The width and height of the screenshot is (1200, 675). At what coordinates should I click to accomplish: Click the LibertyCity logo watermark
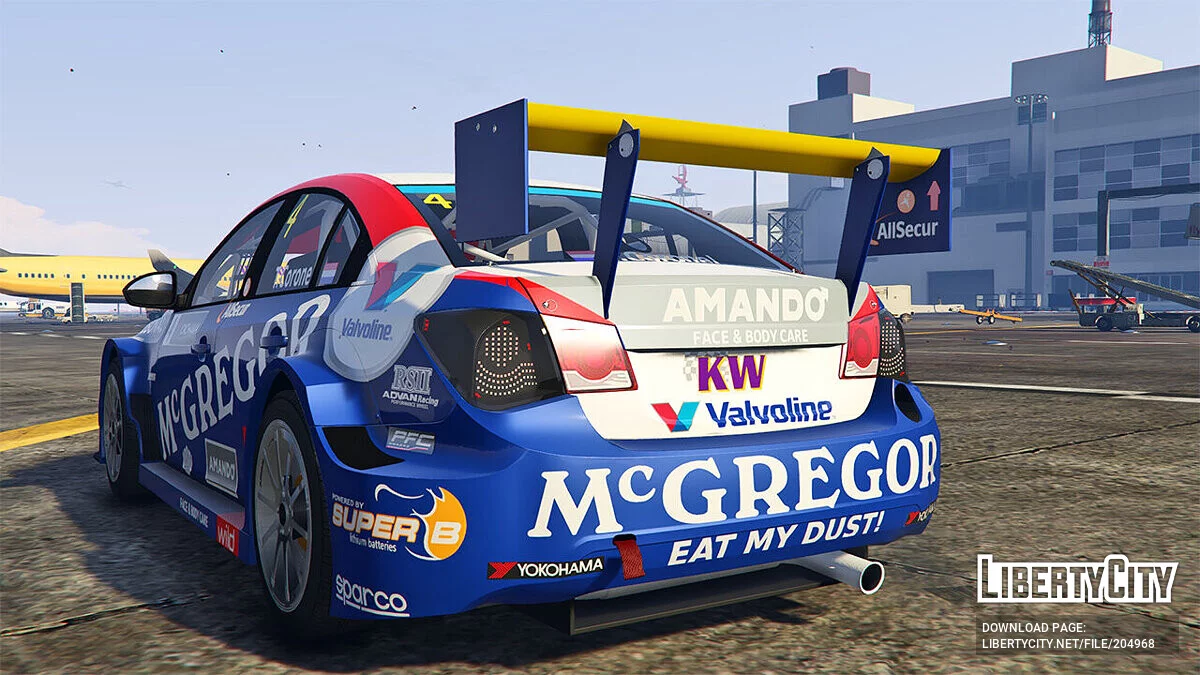tap(1077, 579)
